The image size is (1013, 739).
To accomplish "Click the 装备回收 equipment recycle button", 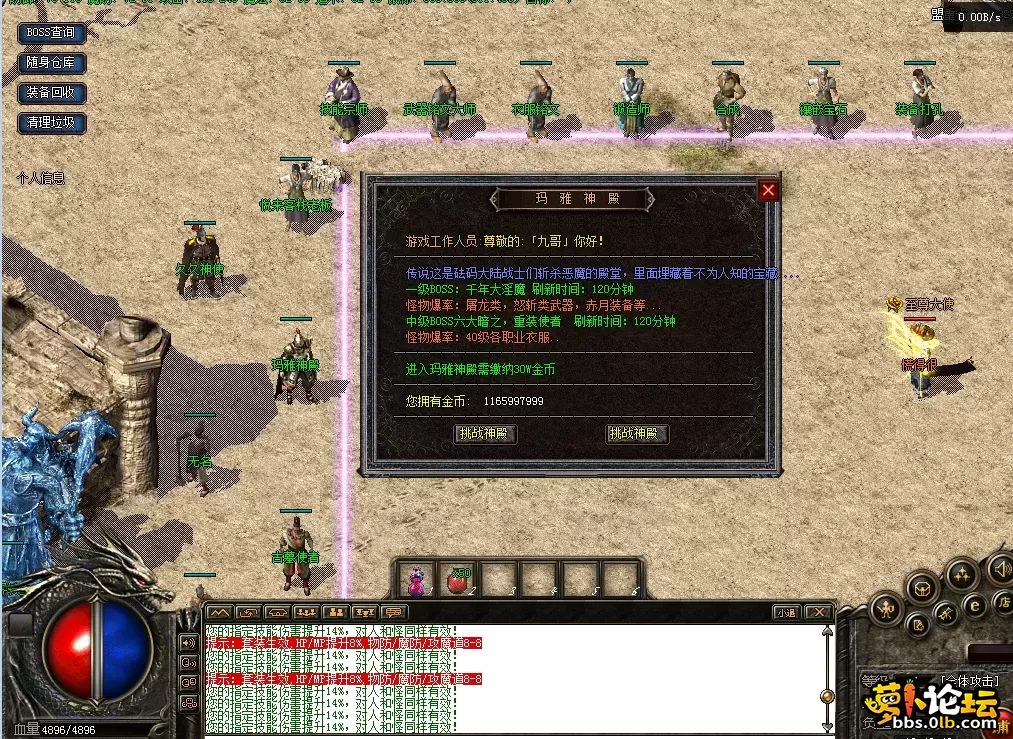I will pos(51,93).
